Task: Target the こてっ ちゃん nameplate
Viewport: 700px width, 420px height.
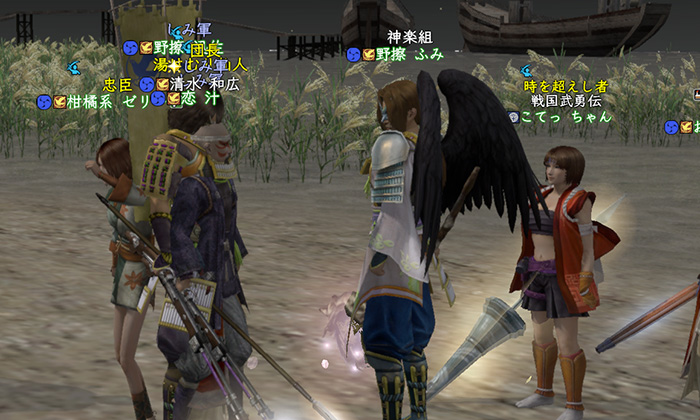Action: coord(565,116)
